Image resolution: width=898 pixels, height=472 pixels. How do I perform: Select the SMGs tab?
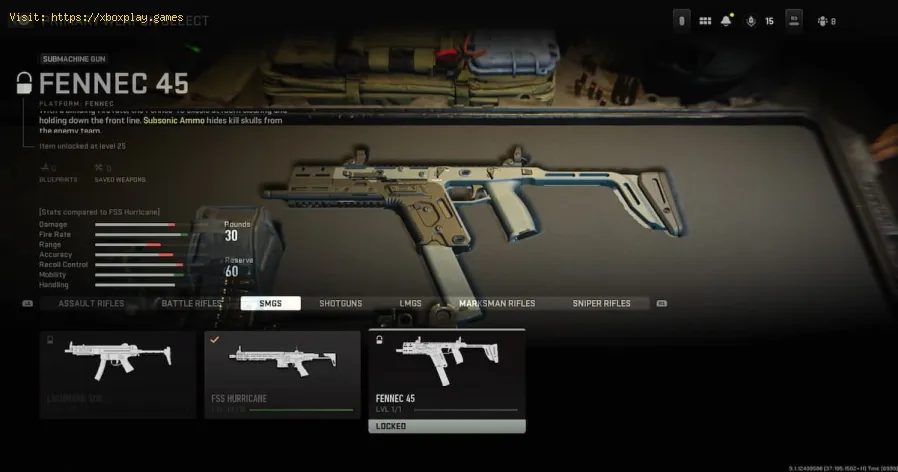(x=271, y=303)
